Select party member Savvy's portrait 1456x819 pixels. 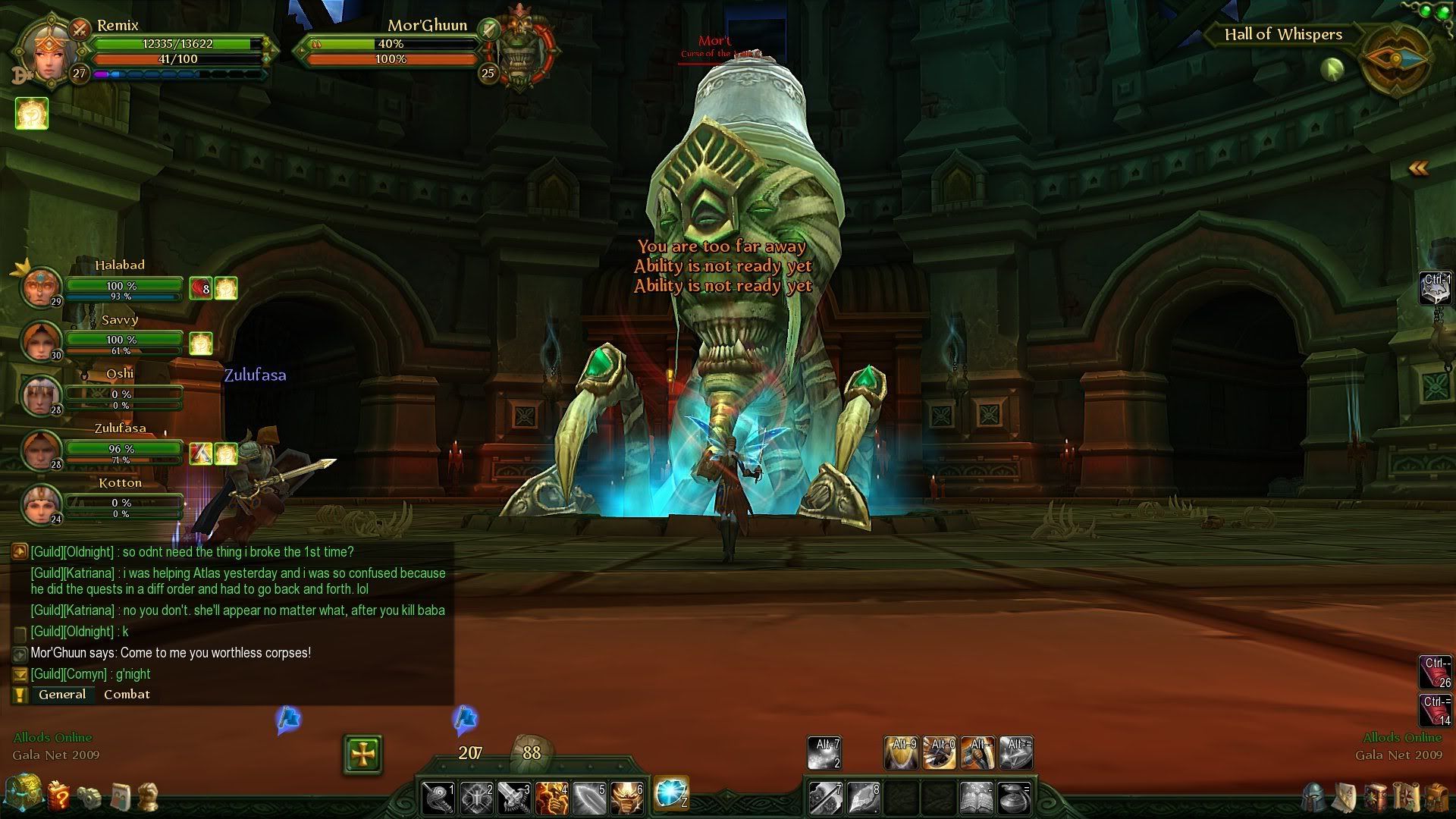tap(41, 341)
